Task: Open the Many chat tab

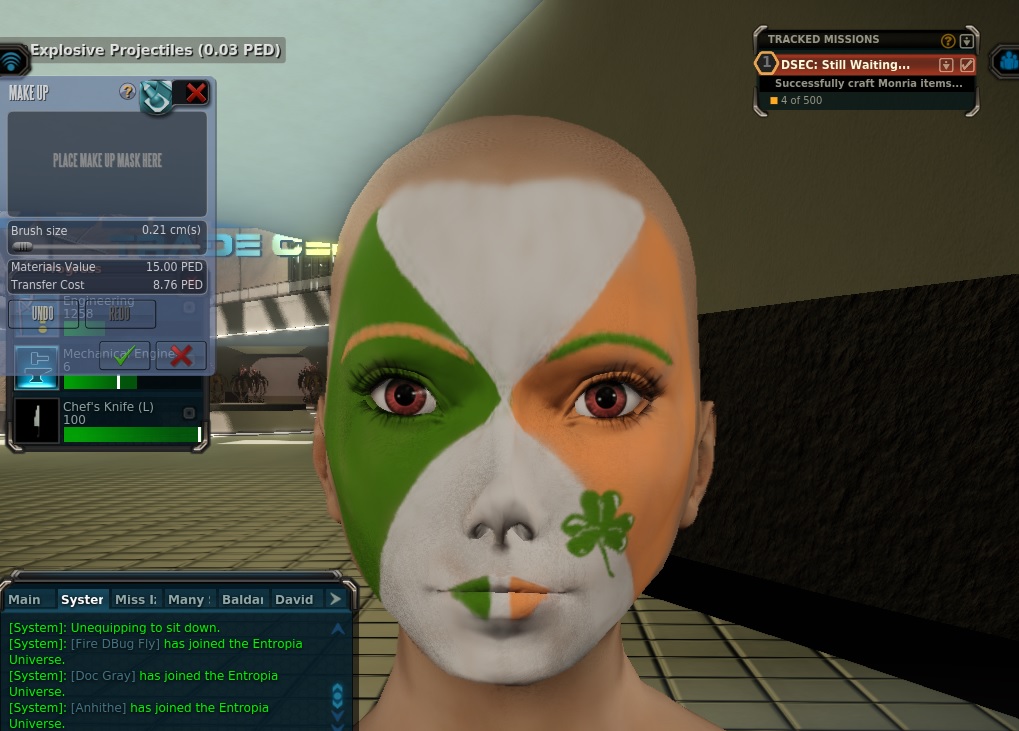Action: [187, 599]
